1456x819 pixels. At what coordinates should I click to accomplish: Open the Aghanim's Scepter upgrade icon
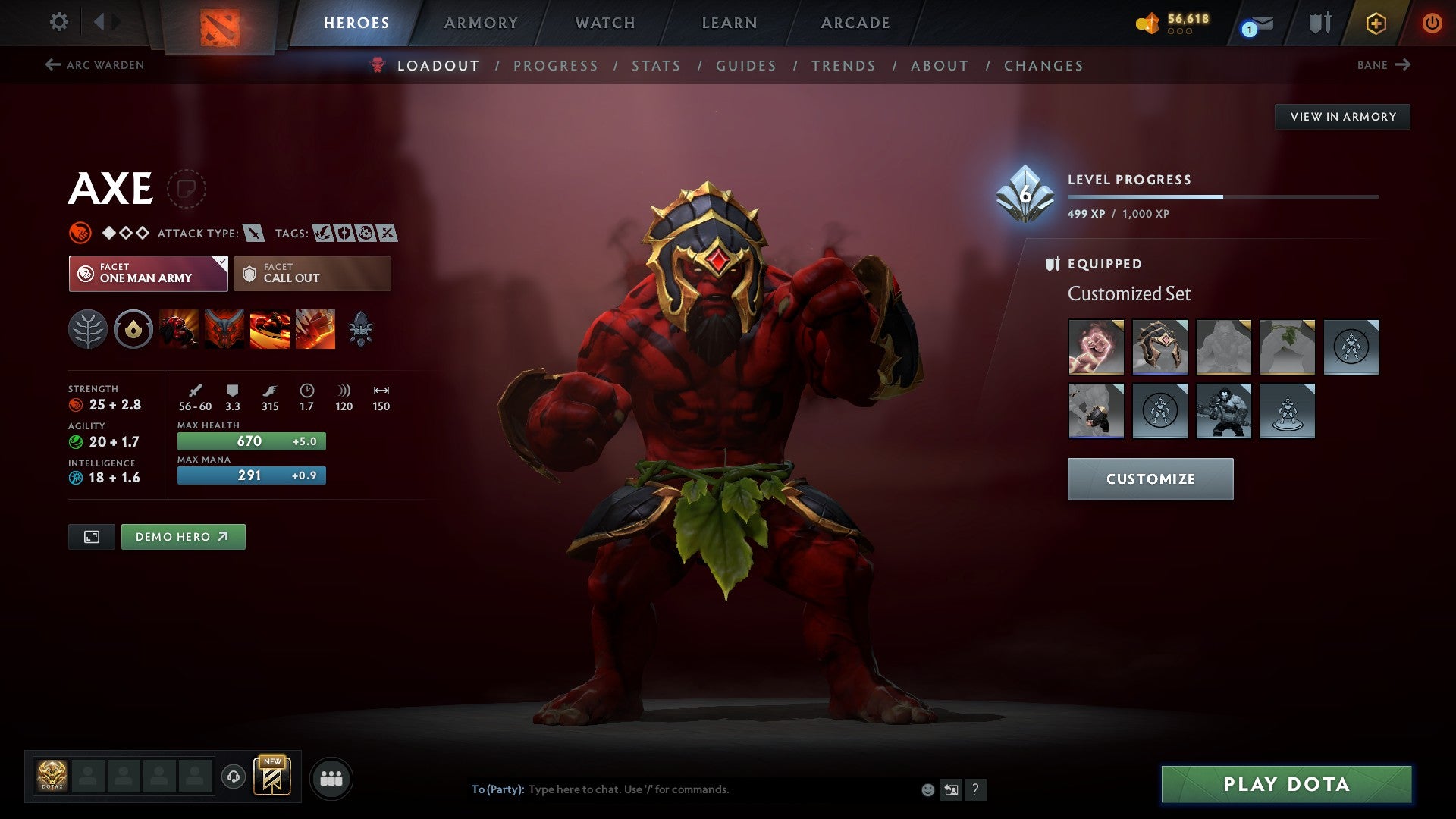pyautogui.click(x=361, y=328)
